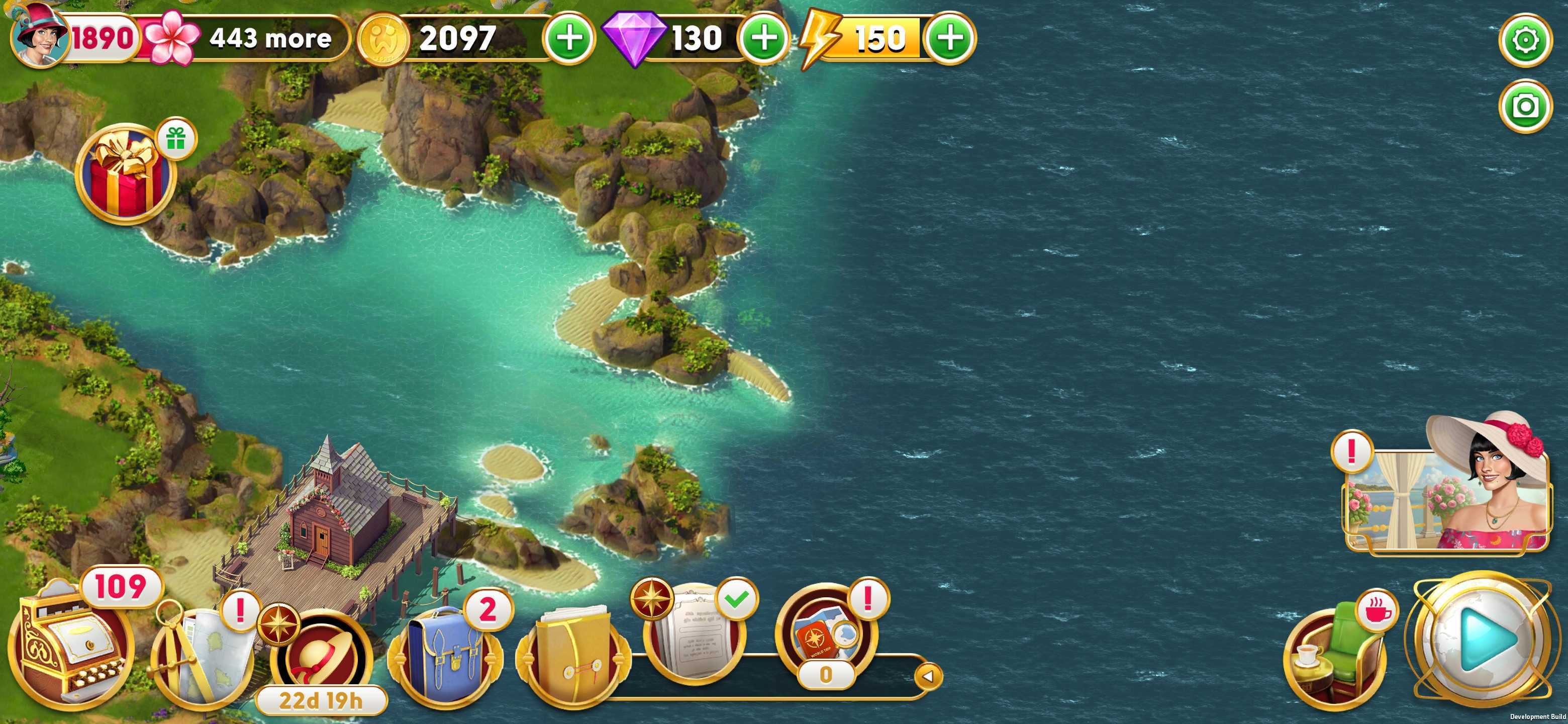Open the green gear settings
The width and height of the screenshot is (1568, 724).
pos(1525,40)
